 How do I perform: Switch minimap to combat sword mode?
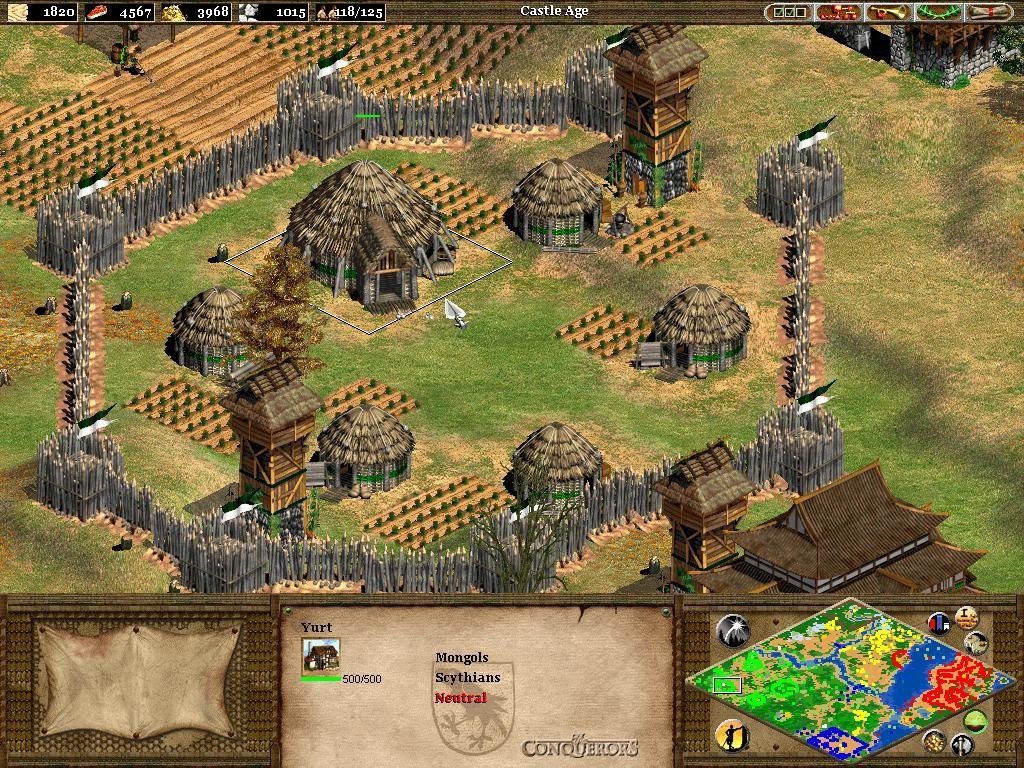[x=962, y=744]
